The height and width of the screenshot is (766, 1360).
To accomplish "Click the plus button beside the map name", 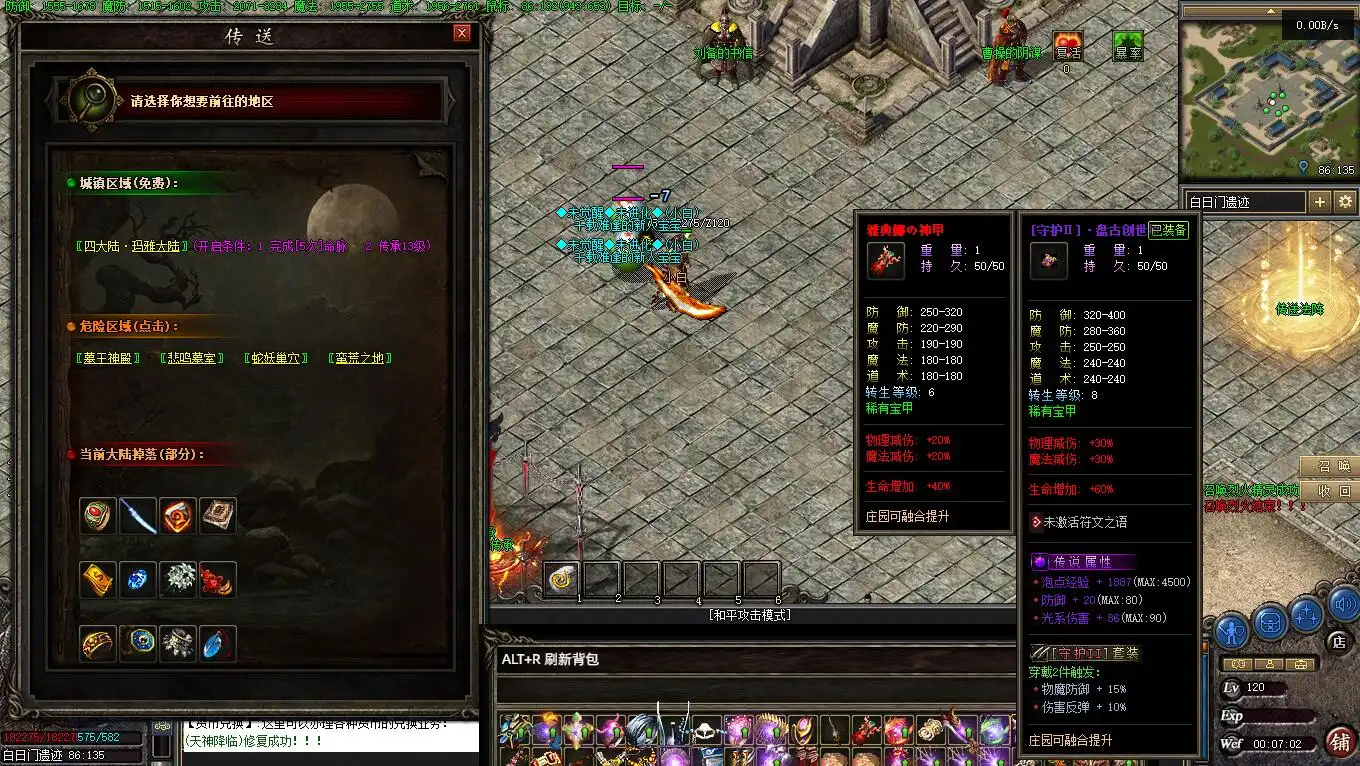I will (1319, 202).
